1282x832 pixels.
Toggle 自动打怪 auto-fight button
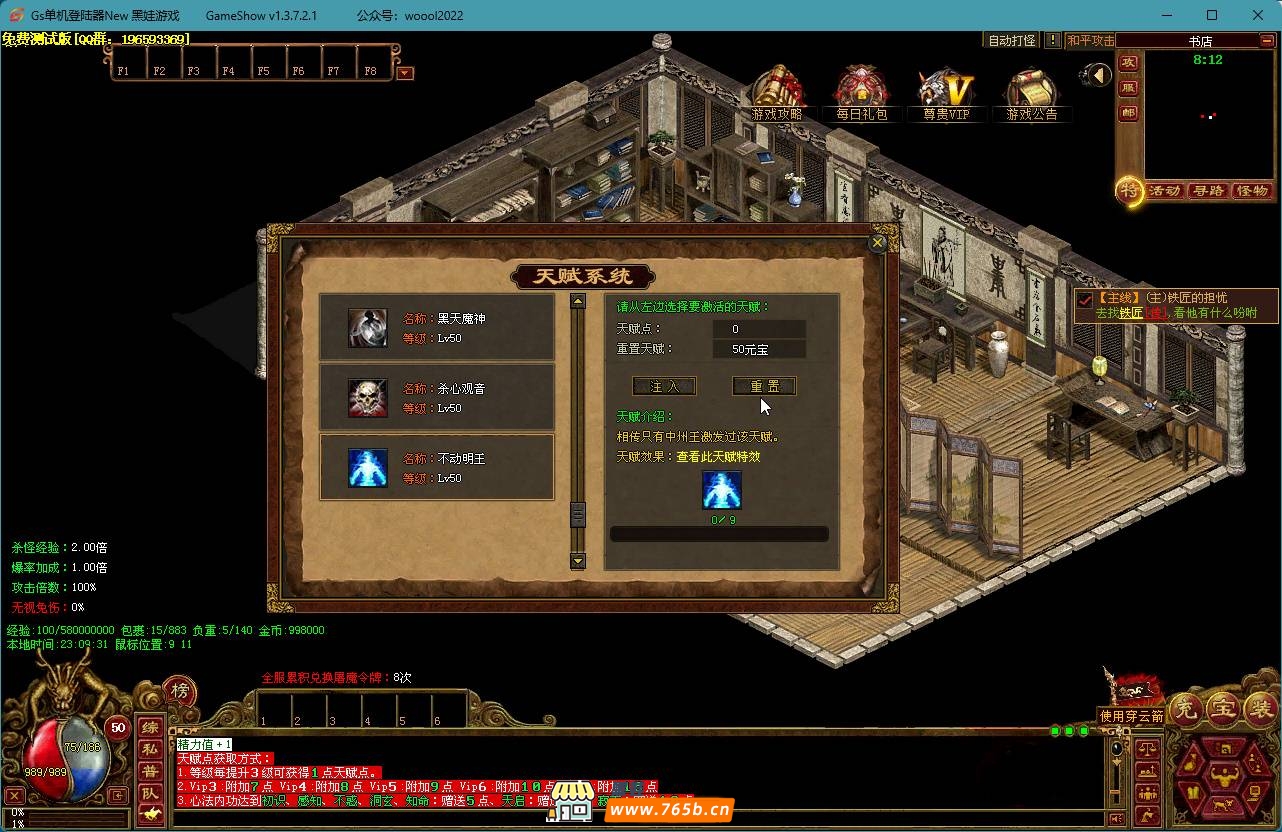[1012, 41]
